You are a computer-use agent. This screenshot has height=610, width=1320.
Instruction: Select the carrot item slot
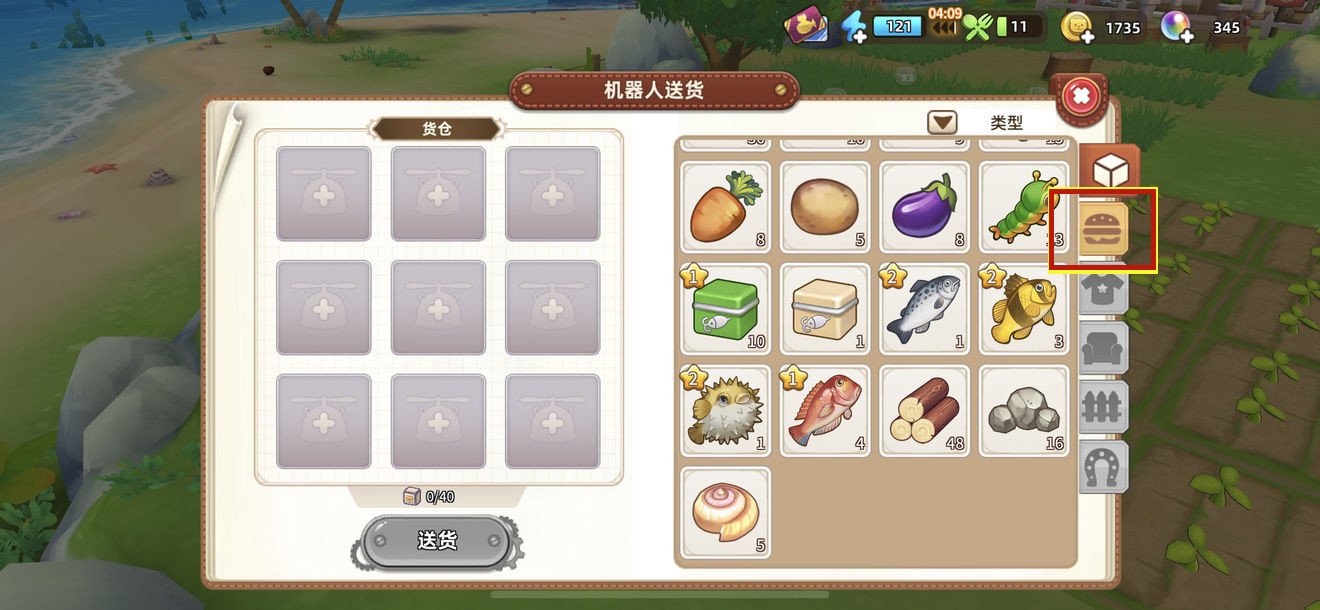point(726,208)
